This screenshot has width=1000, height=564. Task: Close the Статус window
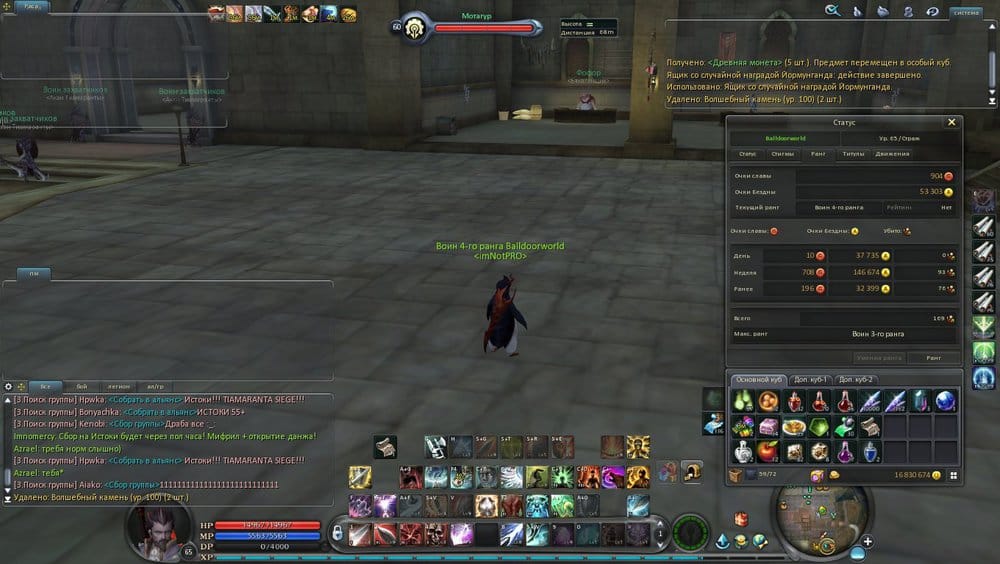pyautogui.click(x=951, y=122)
